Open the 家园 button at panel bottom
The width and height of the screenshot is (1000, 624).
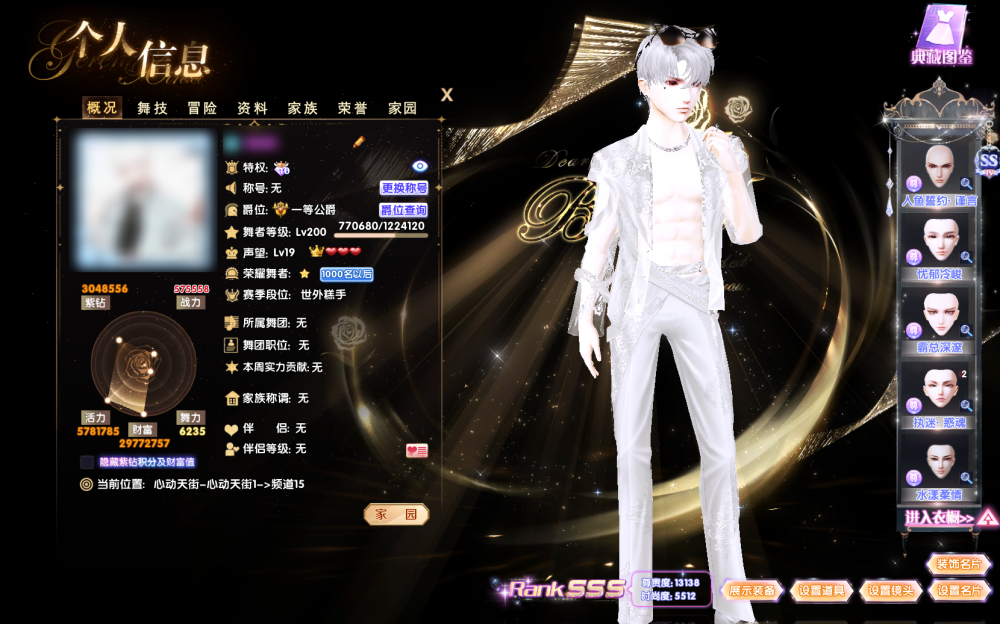coord(395,514)
